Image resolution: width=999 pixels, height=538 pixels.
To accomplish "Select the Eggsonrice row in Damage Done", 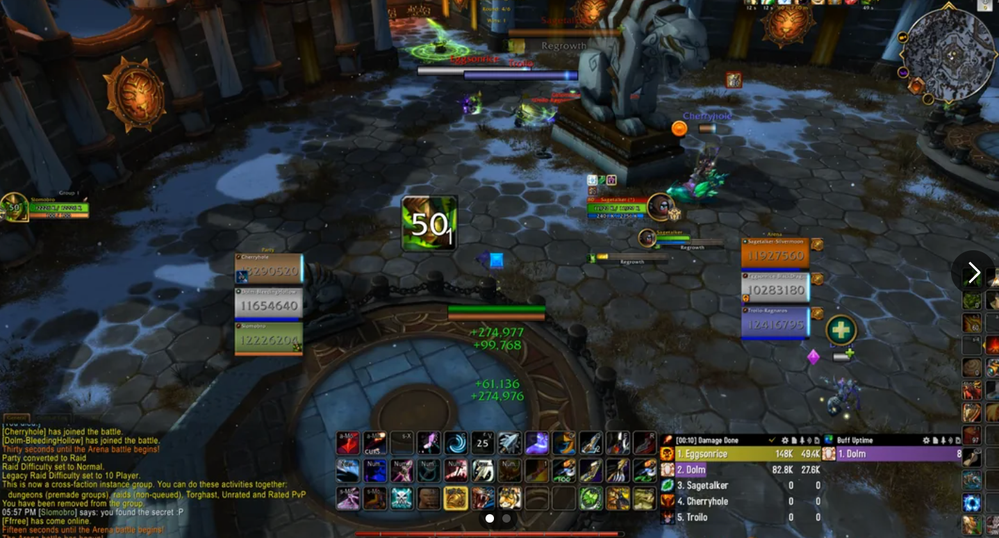I will [x=740, y=454].
